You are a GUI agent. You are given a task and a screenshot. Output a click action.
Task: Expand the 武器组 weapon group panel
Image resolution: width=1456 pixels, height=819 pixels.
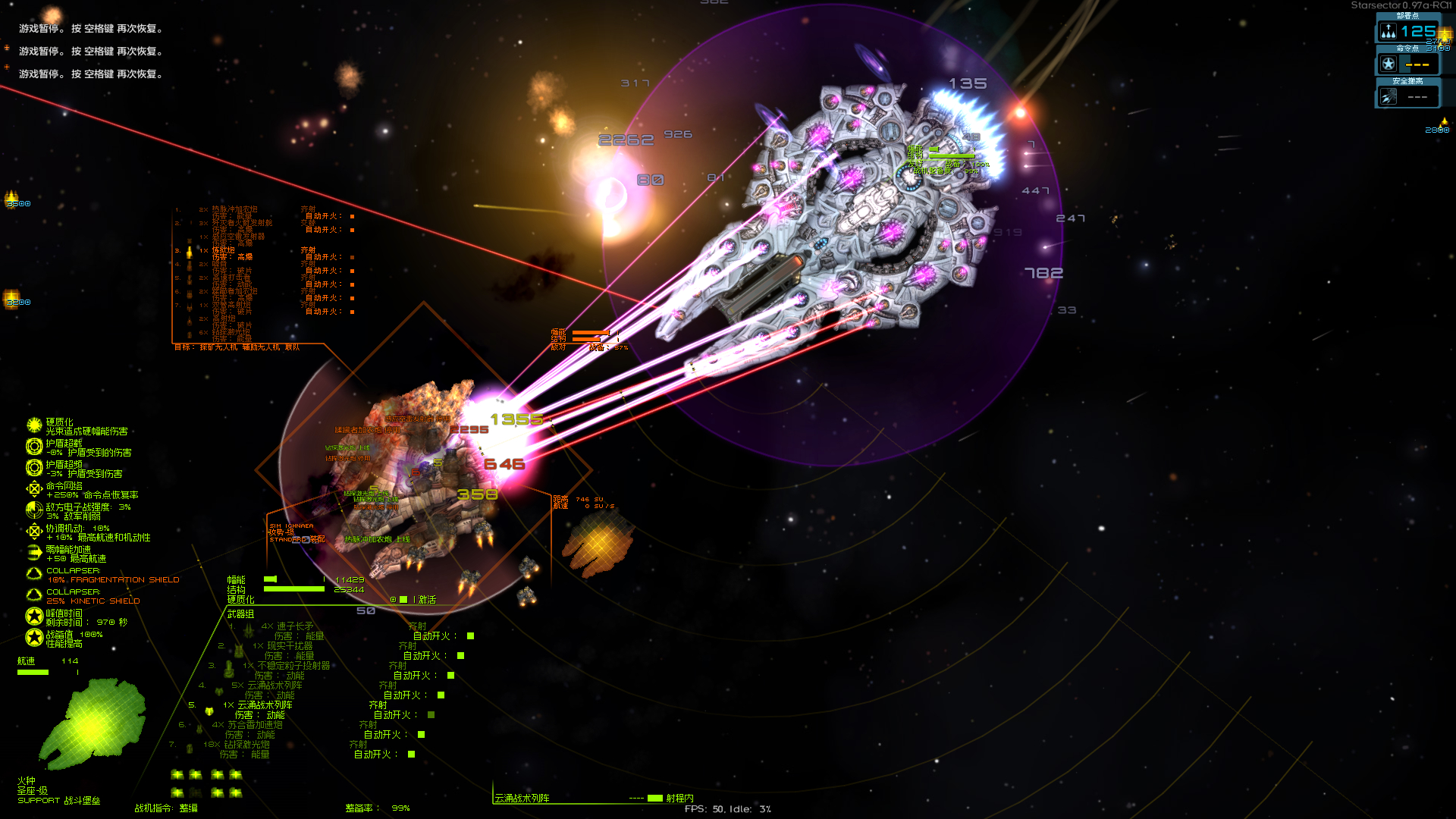click(240, 614)
